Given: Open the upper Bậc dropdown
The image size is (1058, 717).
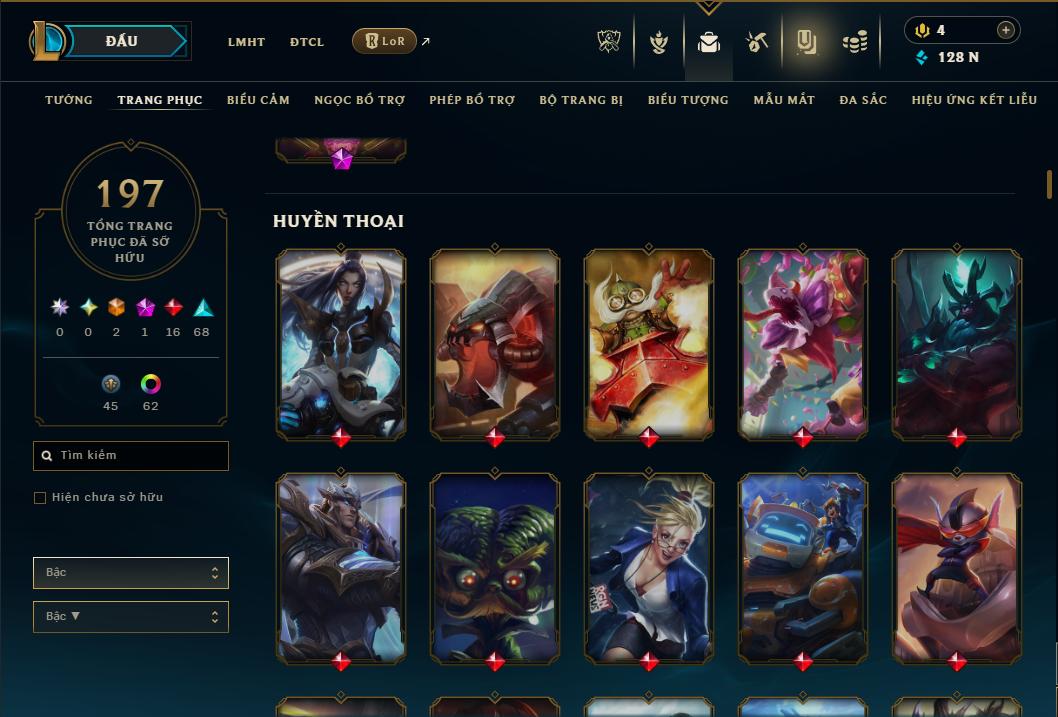Looking at the screenshot, I should pyautogui.click(x=131, y=573).
